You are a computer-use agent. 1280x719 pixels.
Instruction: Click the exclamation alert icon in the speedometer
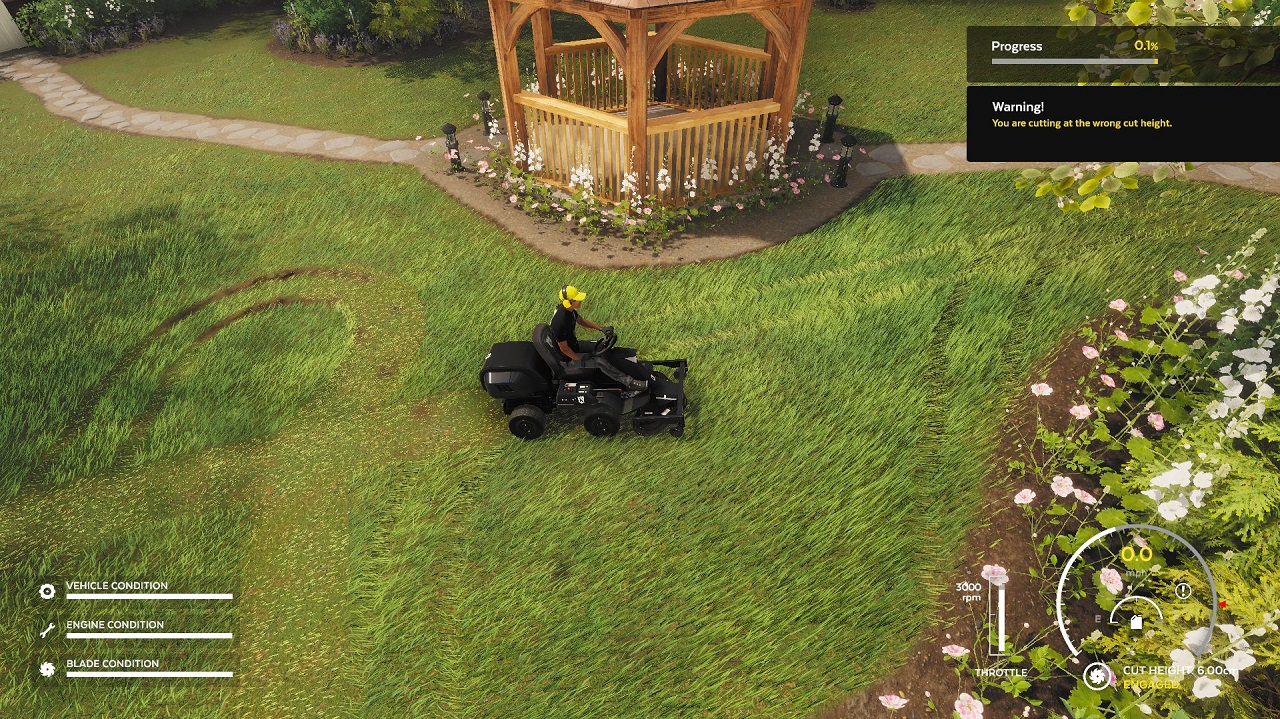[x=1183, y=591]
